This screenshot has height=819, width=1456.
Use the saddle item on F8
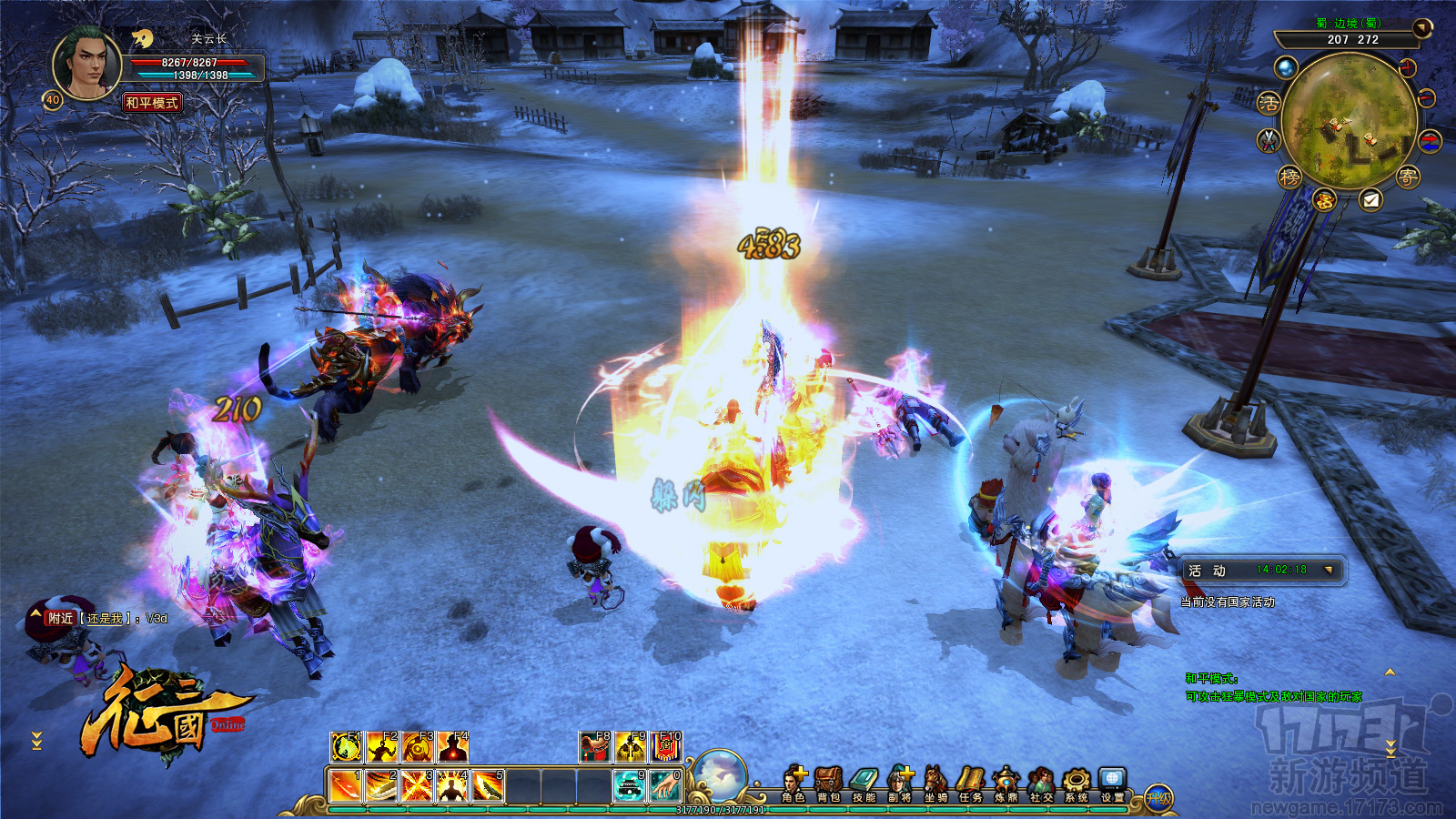pos(595,747)
